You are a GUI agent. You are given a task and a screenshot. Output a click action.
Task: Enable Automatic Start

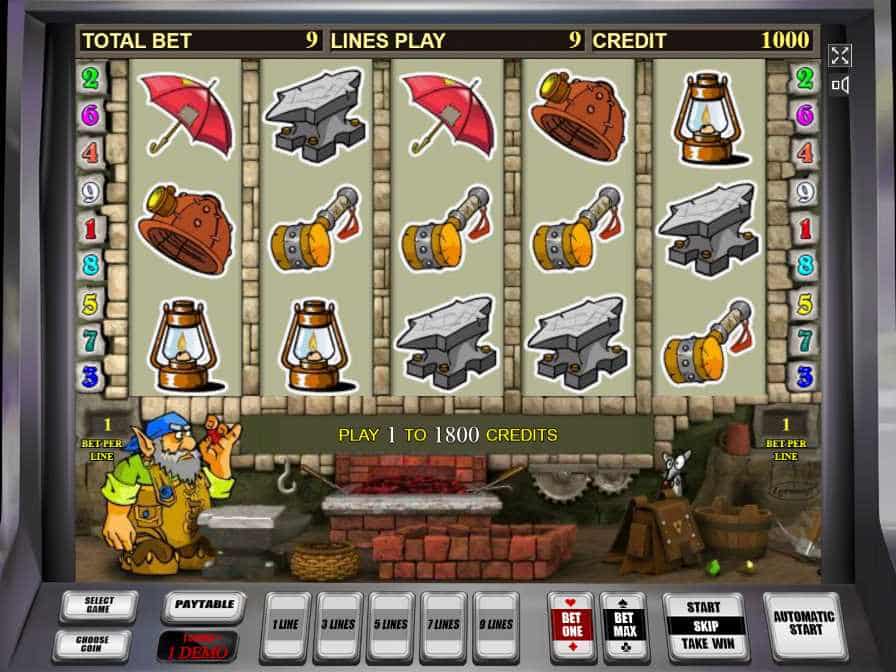(803, 623)
